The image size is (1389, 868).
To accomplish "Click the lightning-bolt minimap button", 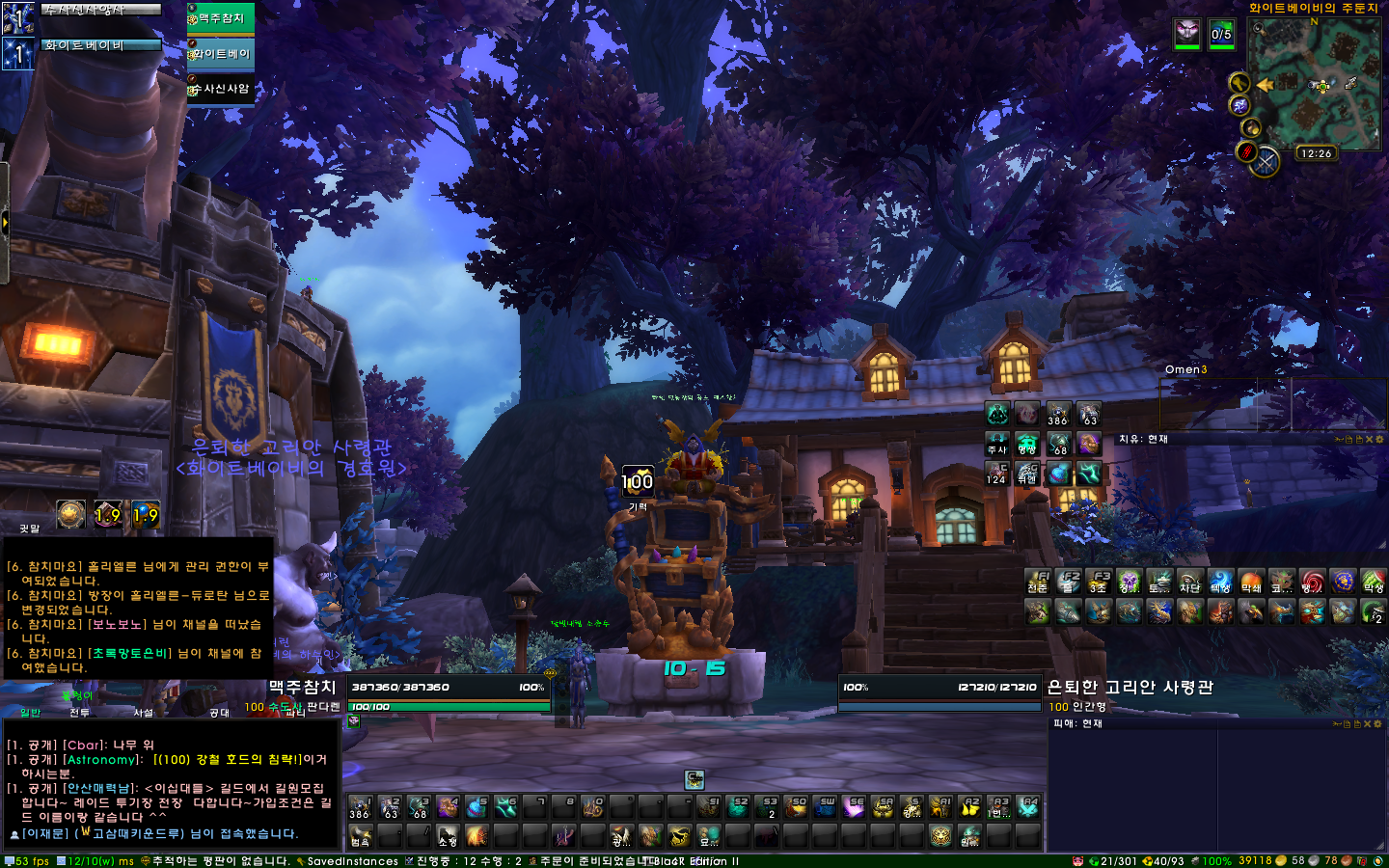I will coord(1239,105).
